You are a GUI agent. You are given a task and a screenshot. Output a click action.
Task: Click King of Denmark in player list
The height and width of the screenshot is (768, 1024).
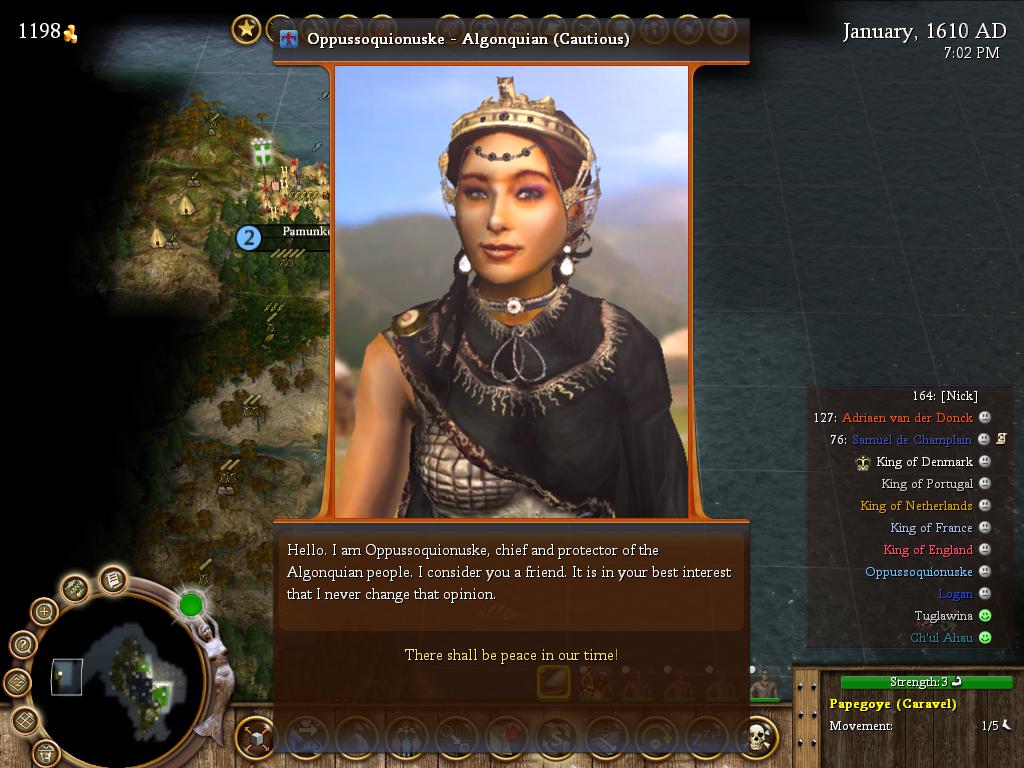click(x=923, y=462)
